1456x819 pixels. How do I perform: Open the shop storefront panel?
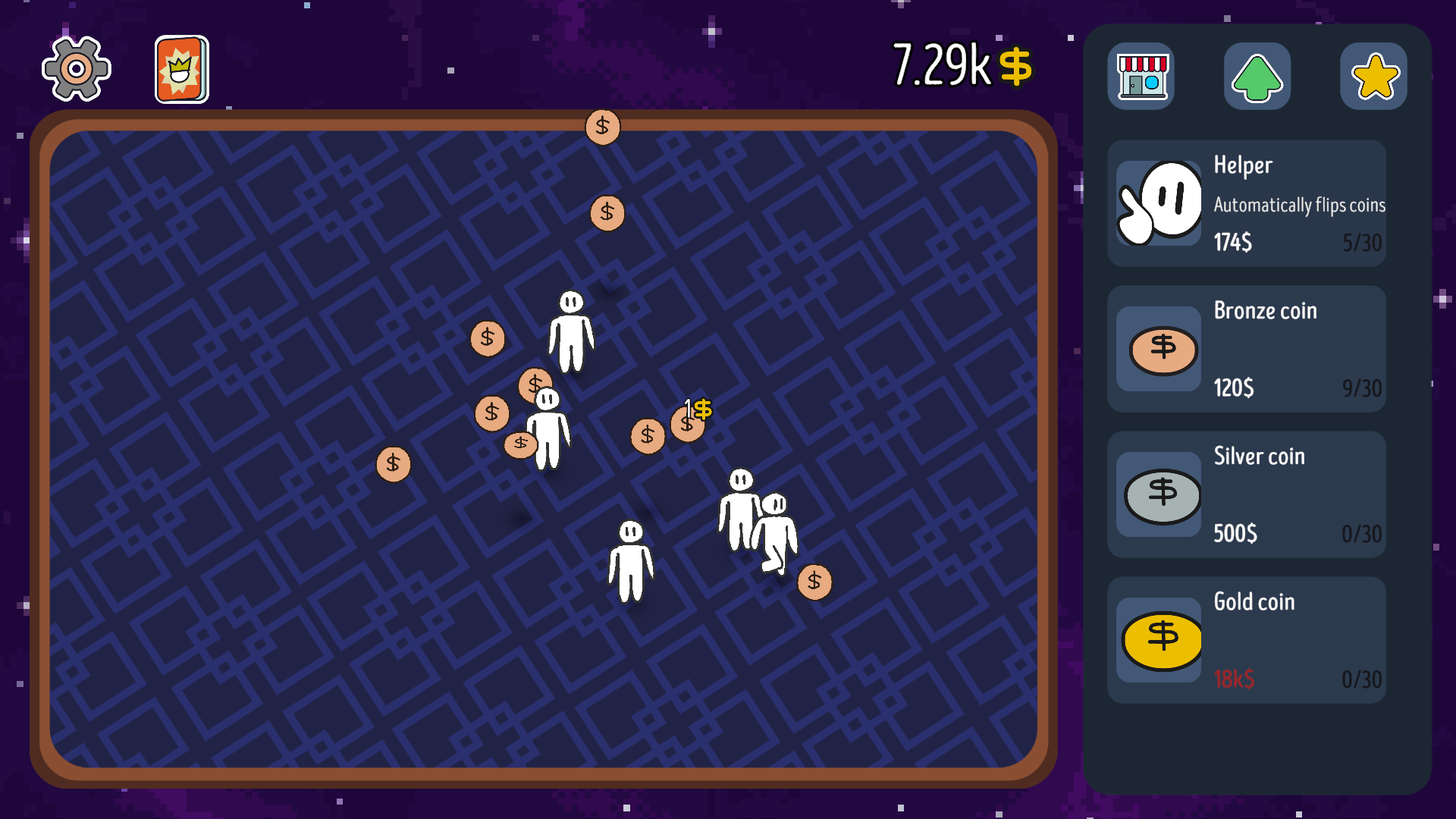[1141, 77]
